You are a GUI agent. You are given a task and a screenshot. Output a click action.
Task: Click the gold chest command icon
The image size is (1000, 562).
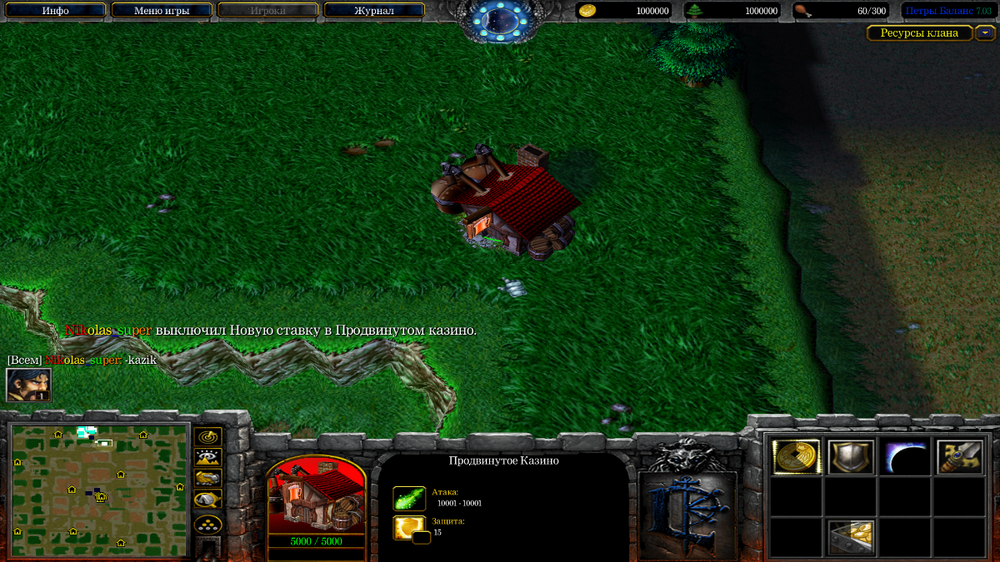pos(850,537)
